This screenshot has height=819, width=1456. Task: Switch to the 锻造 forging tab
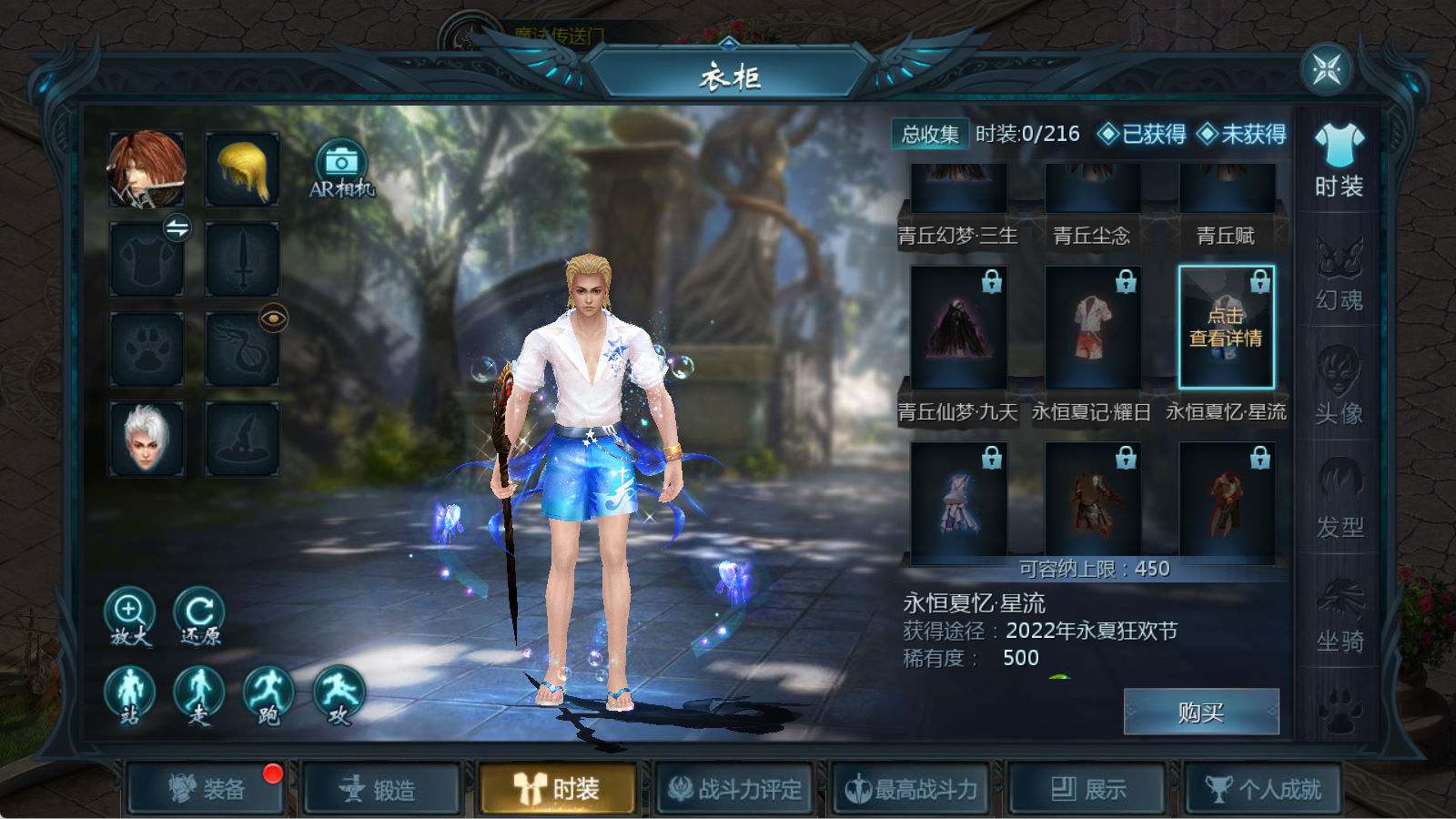point(380,789)
